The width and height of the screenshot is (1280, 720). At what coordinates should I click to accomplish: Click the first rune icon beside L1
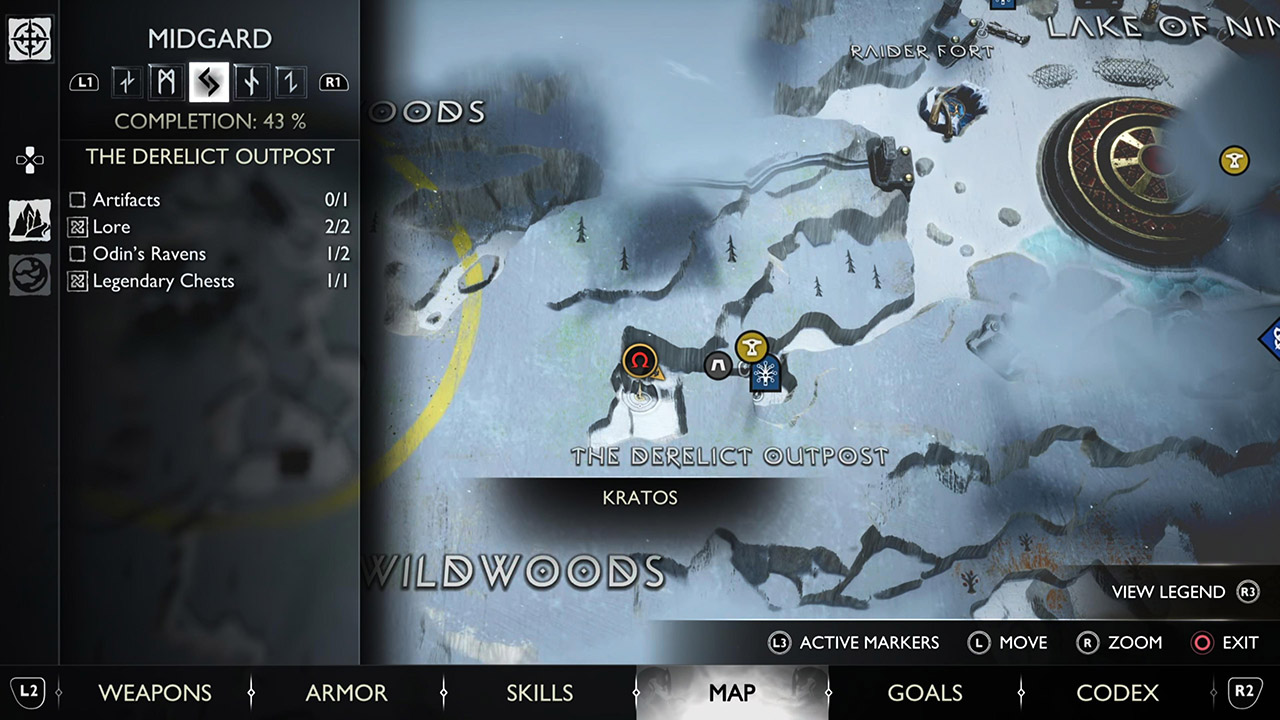click(125, 82)
